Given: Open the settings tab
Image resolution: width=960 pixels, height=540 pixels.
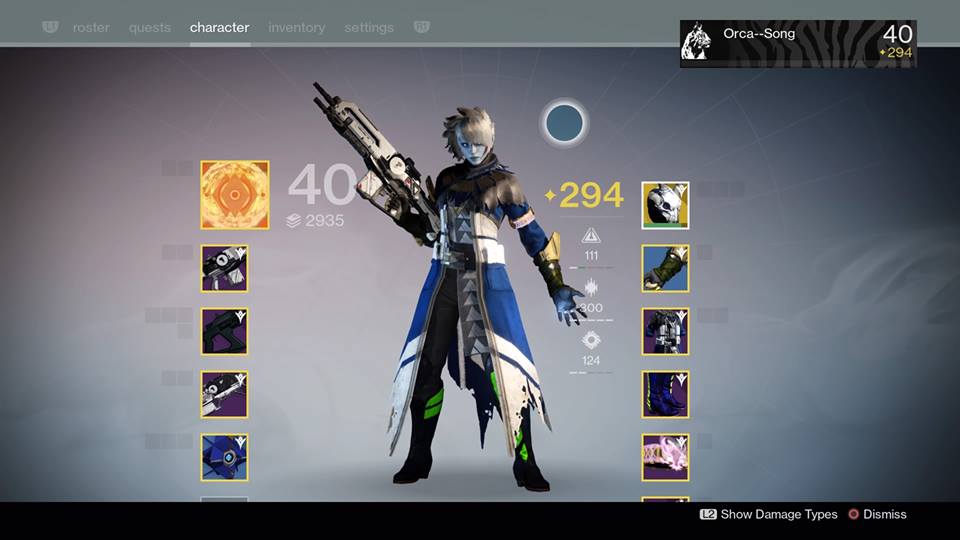Looking at the screenshot, I should coord(369,28).
